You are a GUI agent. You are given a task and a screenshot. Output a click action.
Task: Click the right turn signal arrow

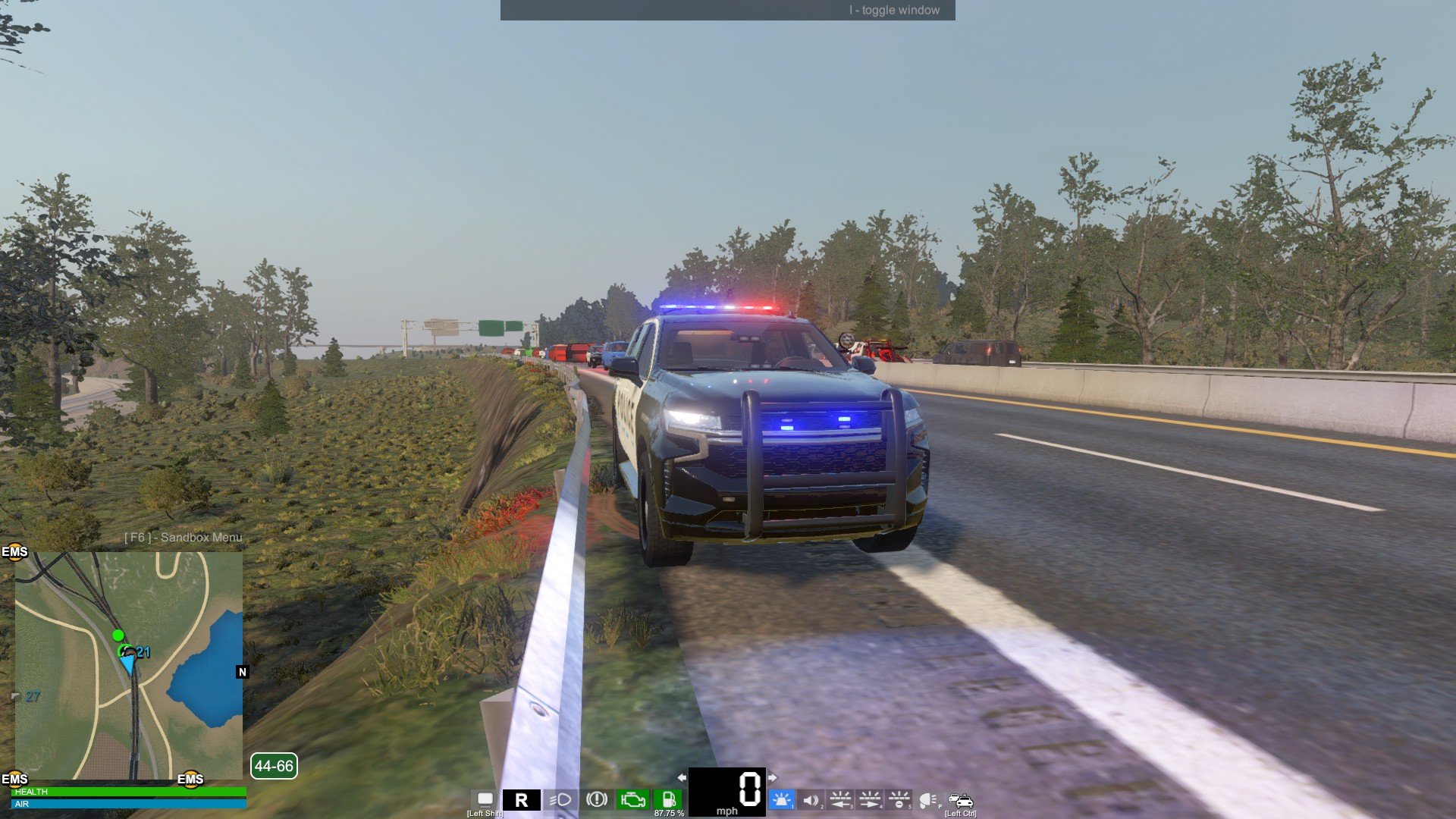click(772, 777)
